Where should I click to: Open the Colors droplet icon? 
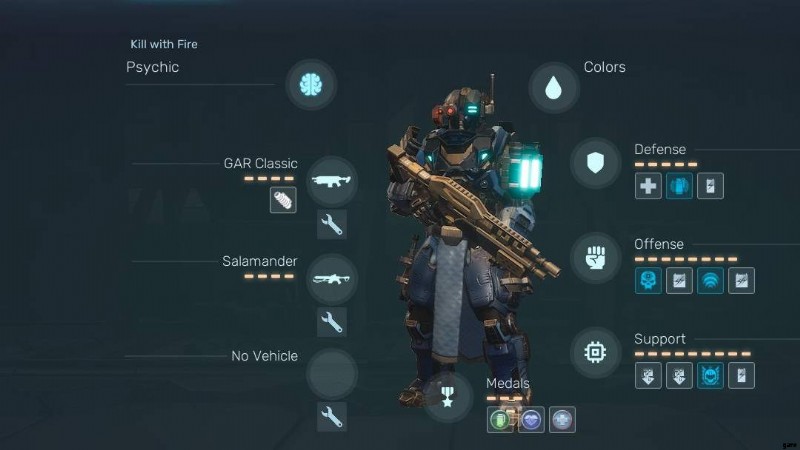click(x=553, y=87)
